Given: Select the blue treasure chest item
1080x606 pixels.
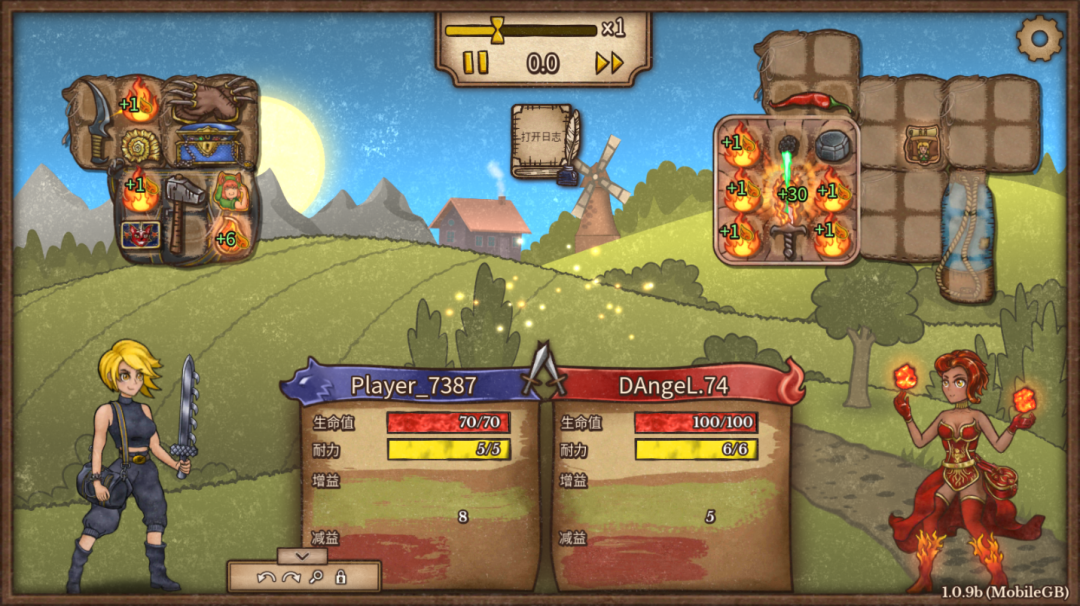Looking at the screenshot, I should [x=208, y=146].
